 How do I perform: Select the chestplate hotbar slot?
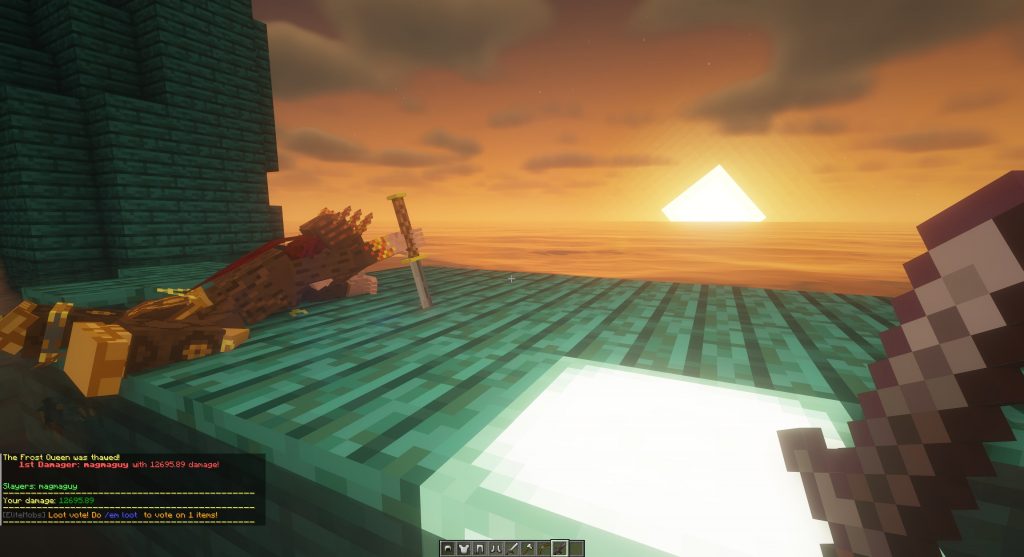point(464,548)
